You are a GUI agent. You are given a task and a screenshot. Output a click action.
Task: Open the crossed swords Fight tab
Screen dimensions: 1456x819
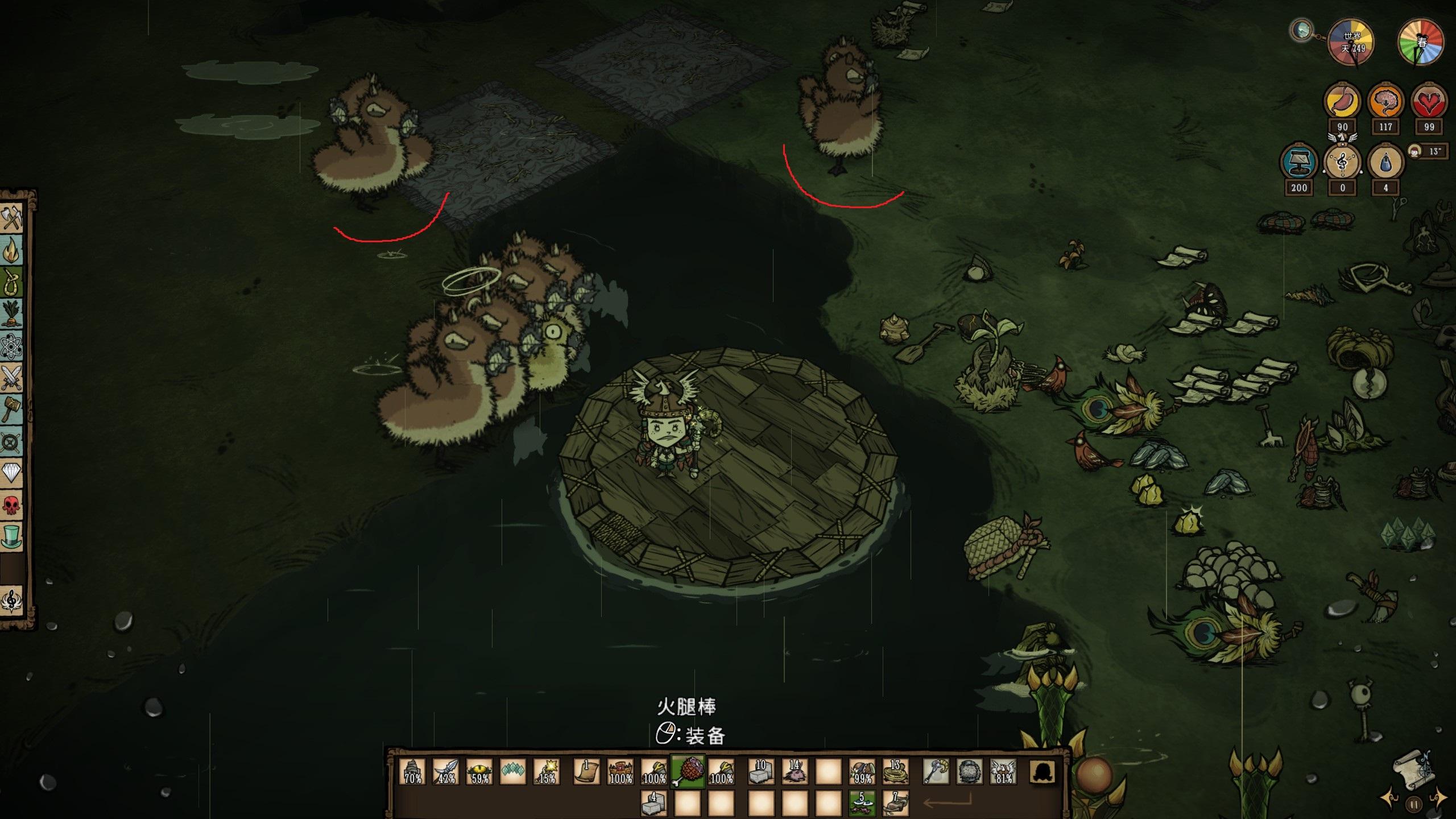click(12, 377)
